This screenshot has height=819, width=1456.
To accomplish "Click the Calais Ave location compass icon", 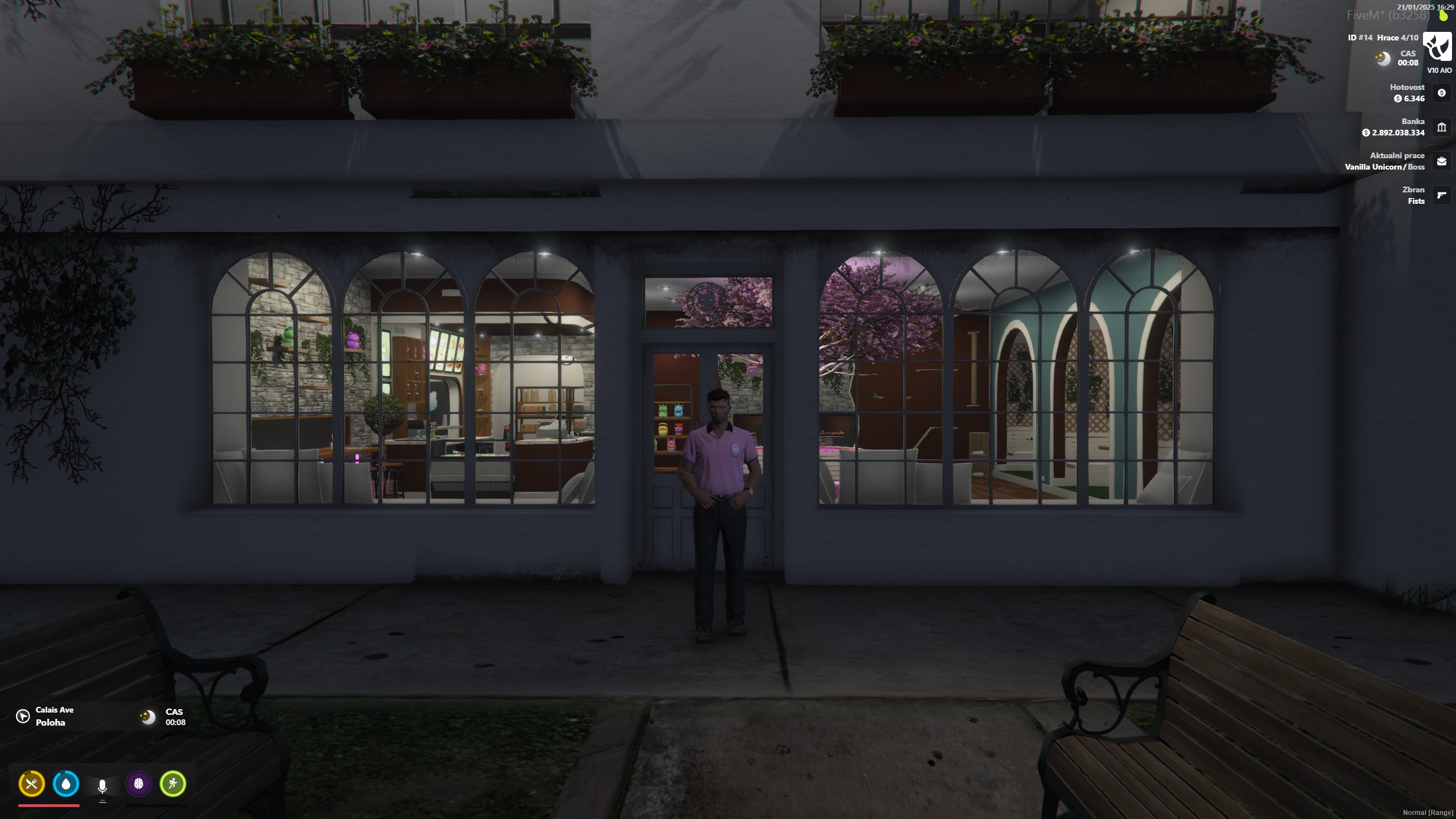I will (23, 716).
